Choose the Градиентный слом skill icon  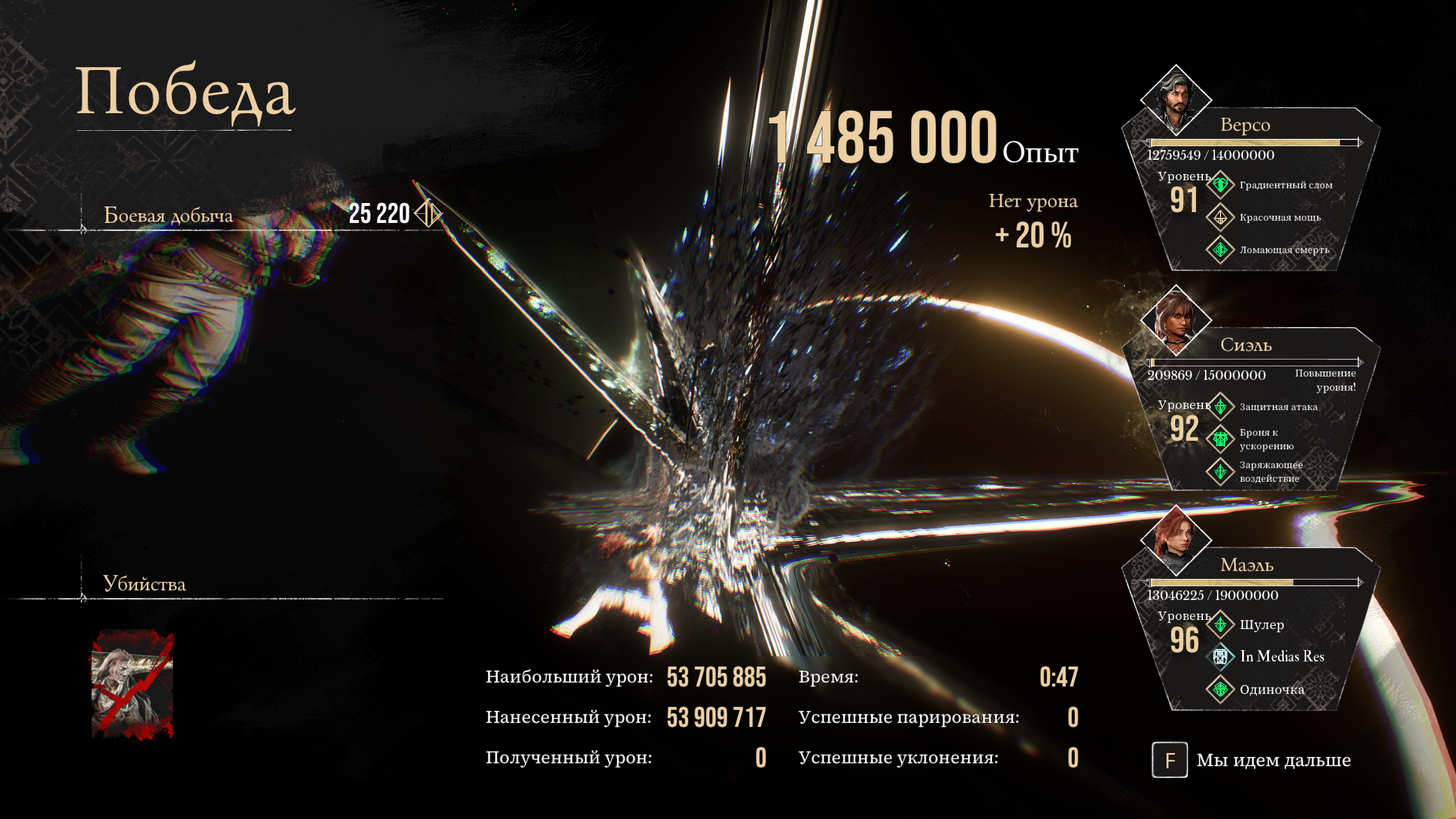click(1220, 185)
